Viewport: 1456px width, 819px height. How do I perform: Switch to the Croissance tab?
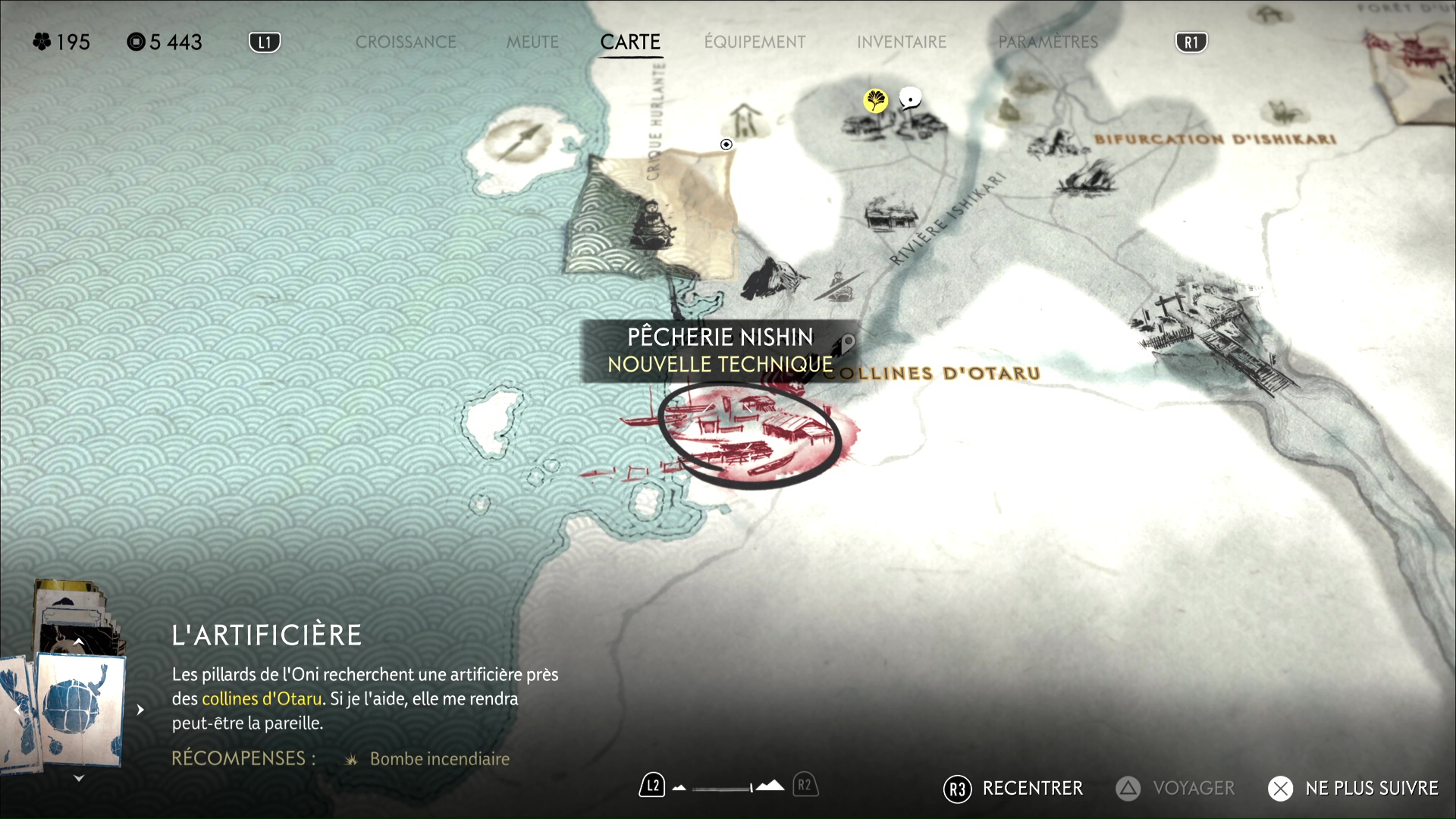pyautogui.click(x=406, y=42)
